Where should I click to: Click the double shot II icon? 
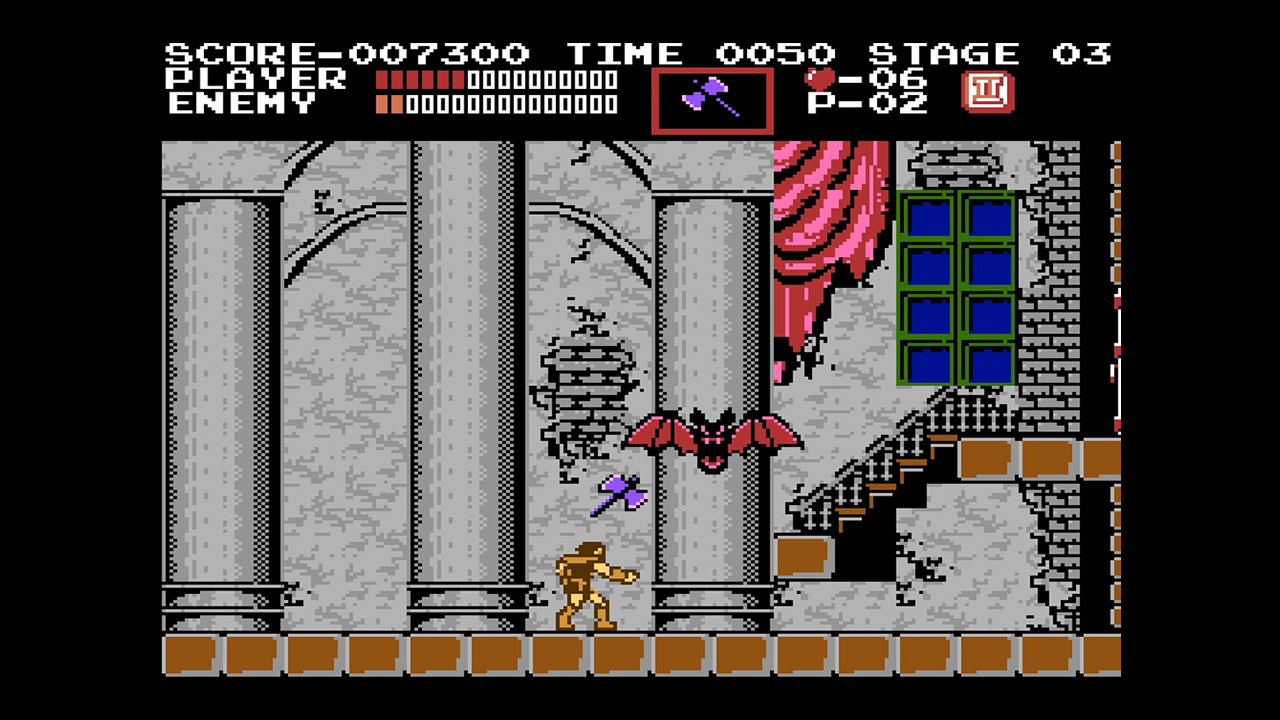coord(988,92)
